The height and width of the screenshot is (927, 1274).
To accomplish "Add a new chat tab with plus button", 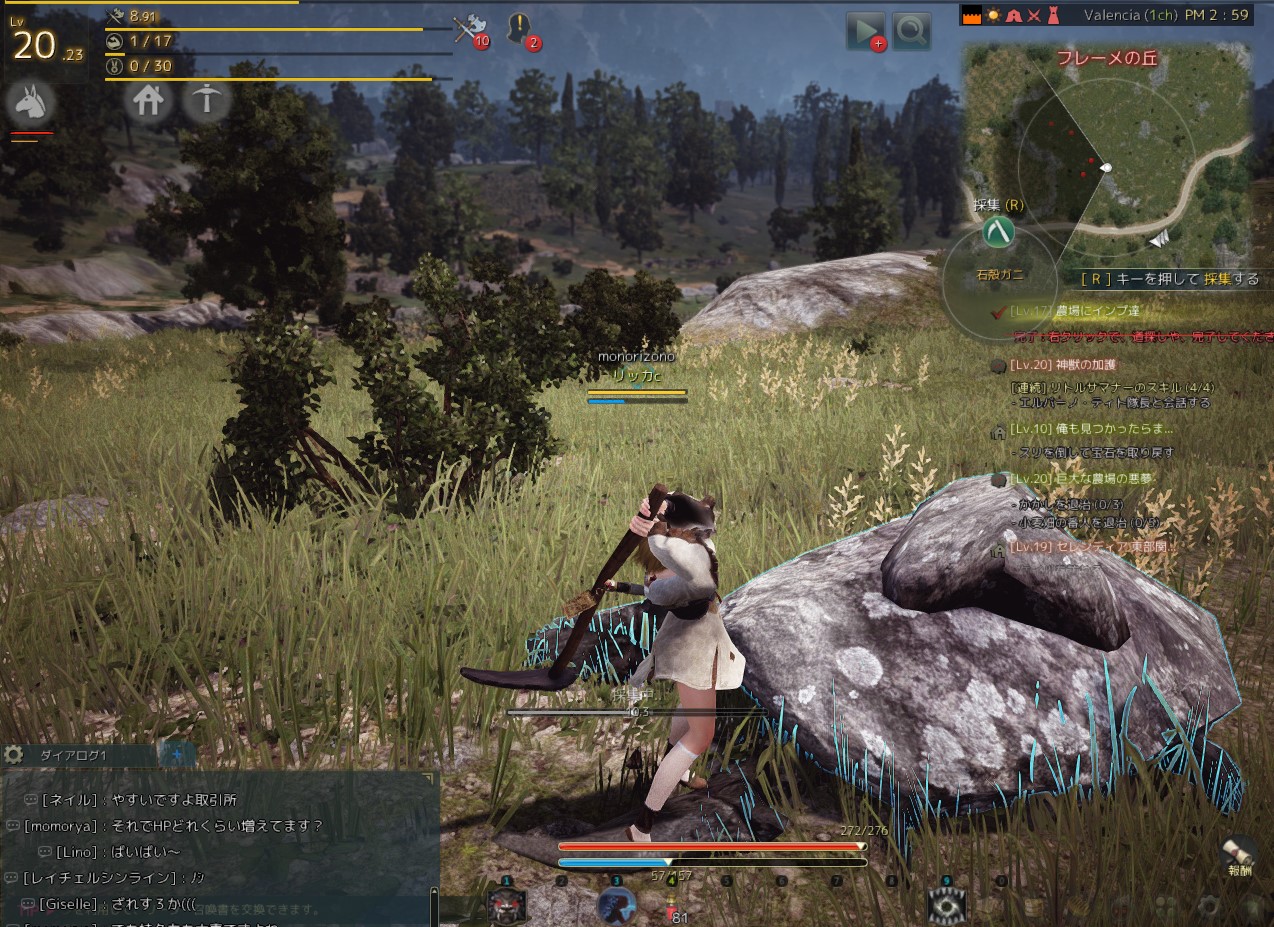I will (178, 755).
